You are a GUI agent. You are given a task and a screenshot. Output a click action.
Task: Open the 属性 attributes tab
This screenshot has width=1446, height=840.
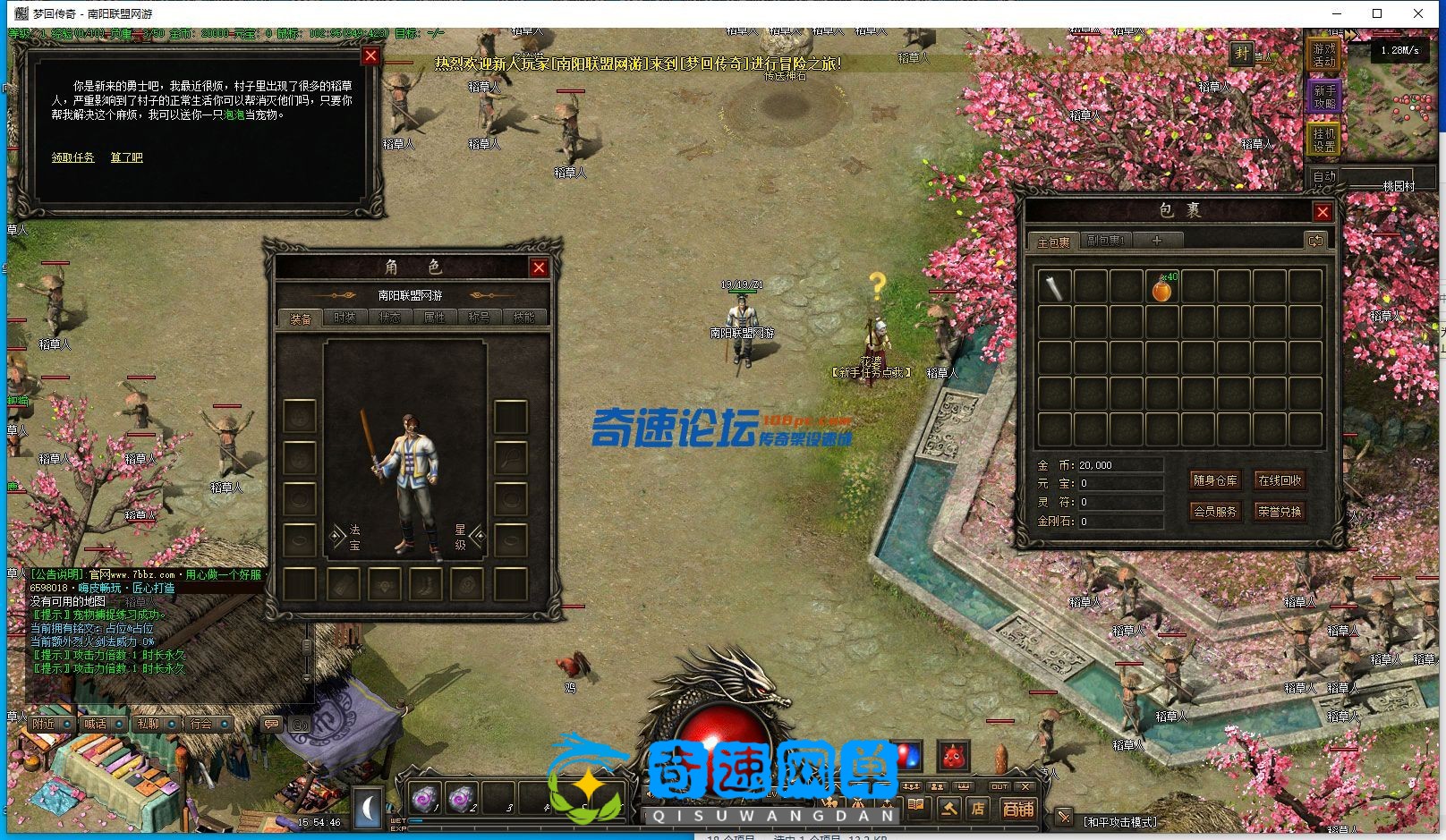click(x=434, y=318)
